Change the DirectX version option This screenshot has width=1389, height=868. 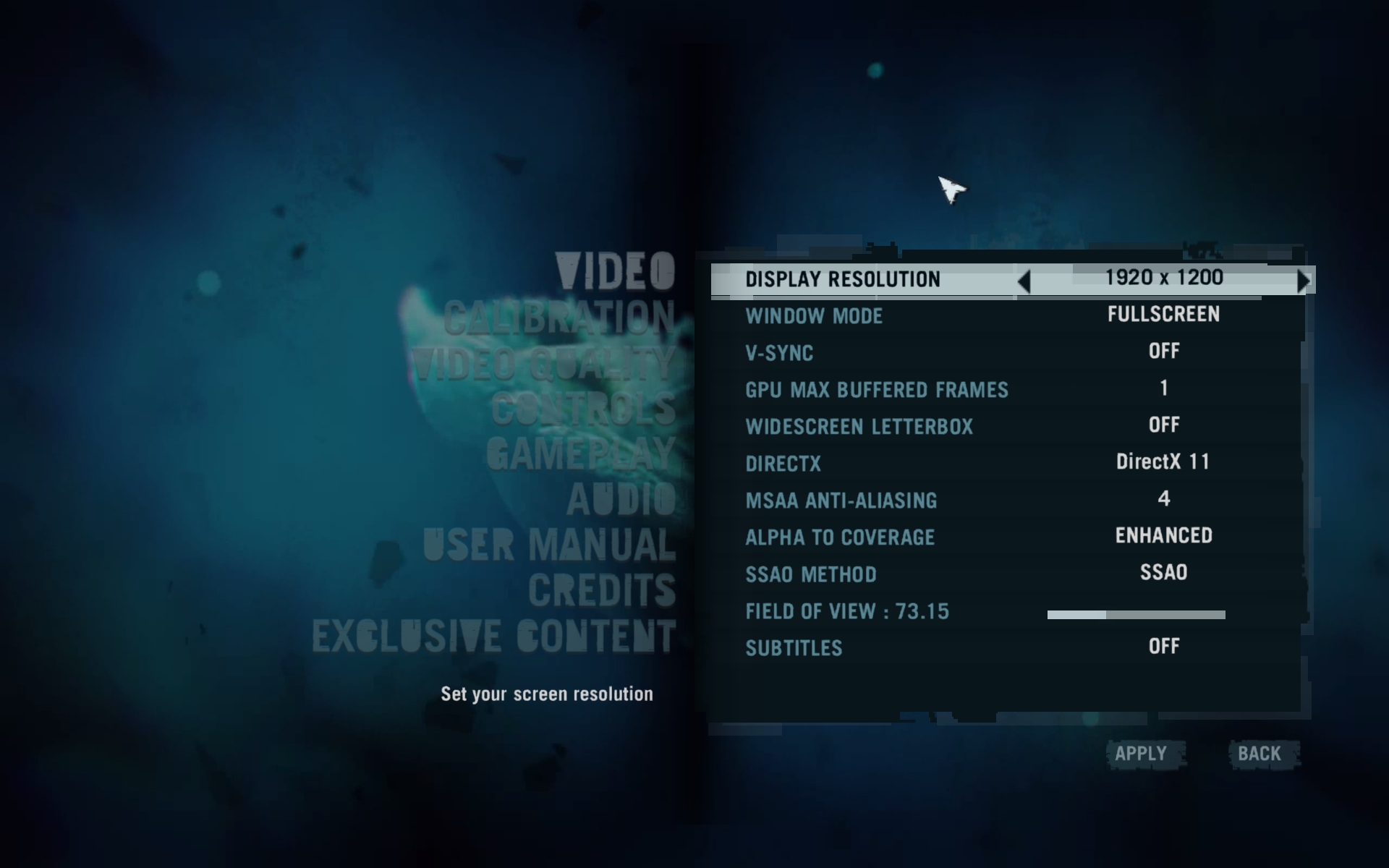pos(1163,462)
